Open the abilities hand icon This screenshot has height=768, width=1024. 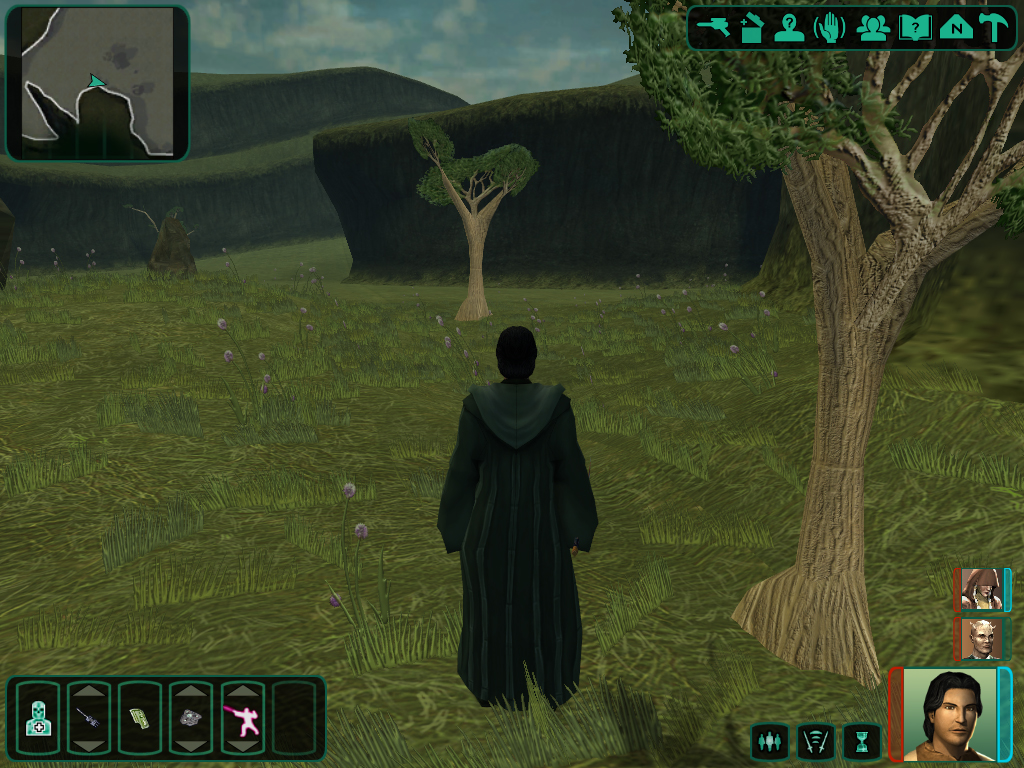pos(830,27)
